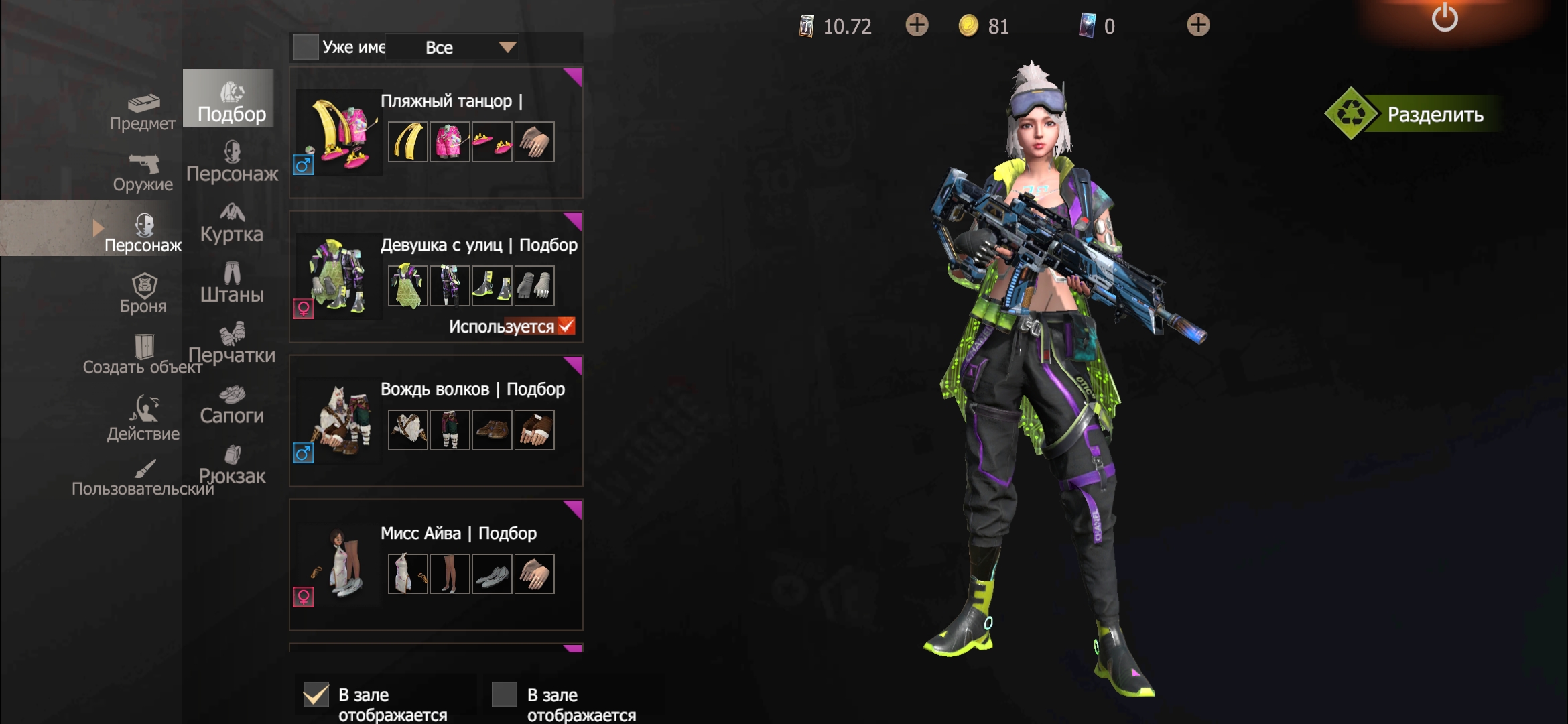Show the Перчатки sub-category
The height and width of the screenshot is (724, 1568).
[232, 344]
